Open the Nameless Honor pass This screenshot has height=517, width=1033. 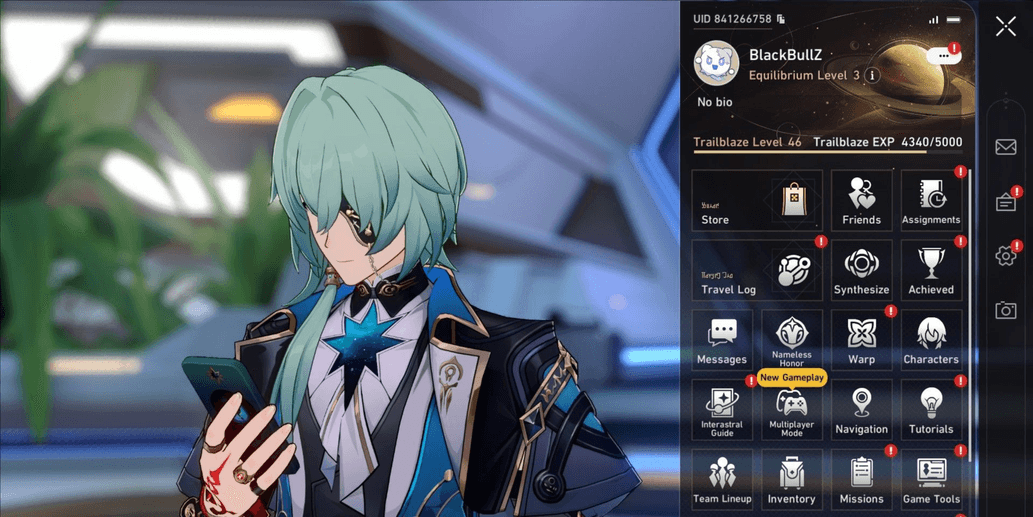coord(792,341)
